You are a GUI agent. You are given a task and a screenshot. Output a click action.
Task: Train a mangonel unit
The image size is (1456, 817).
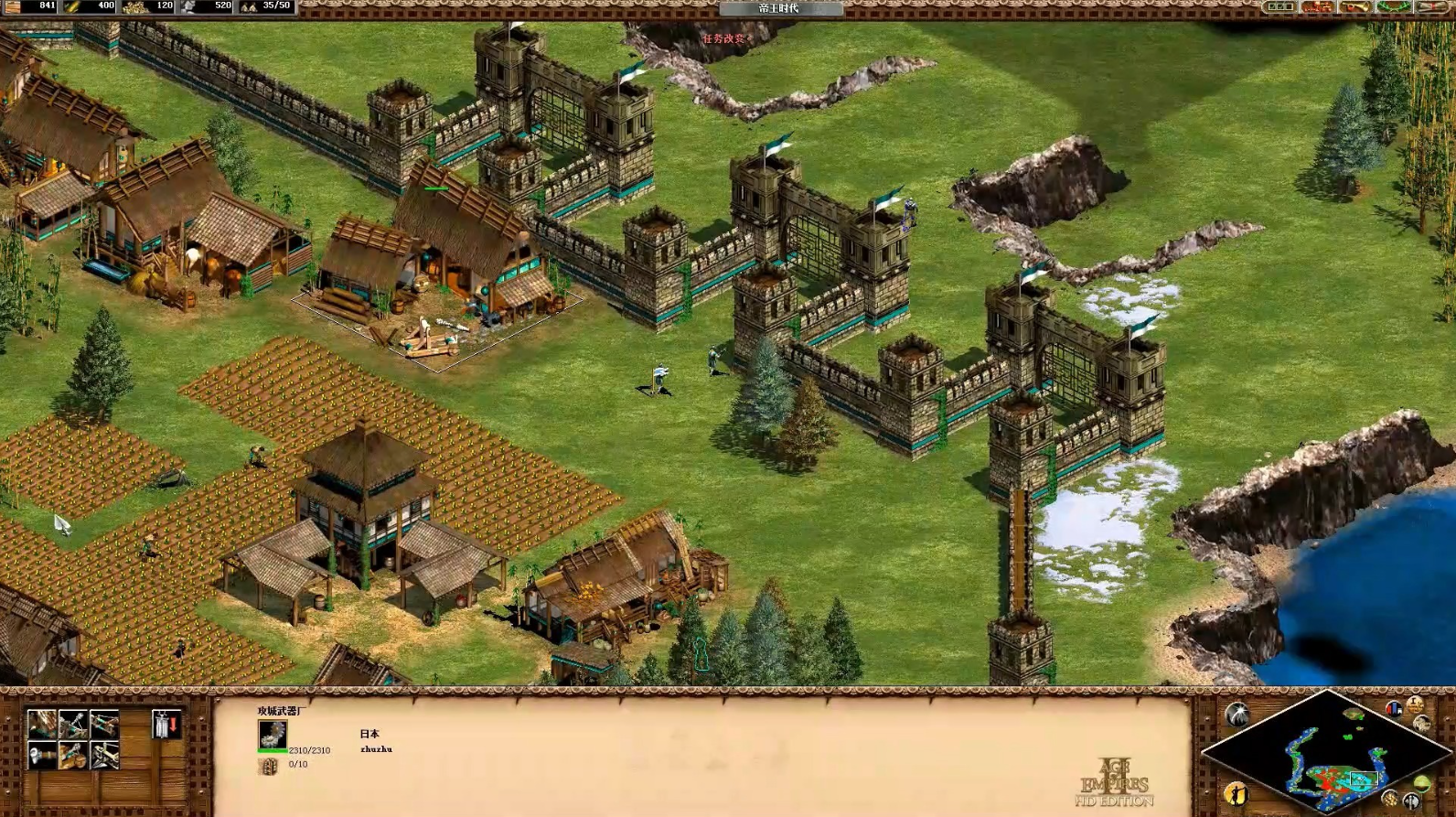pos(73,725)
